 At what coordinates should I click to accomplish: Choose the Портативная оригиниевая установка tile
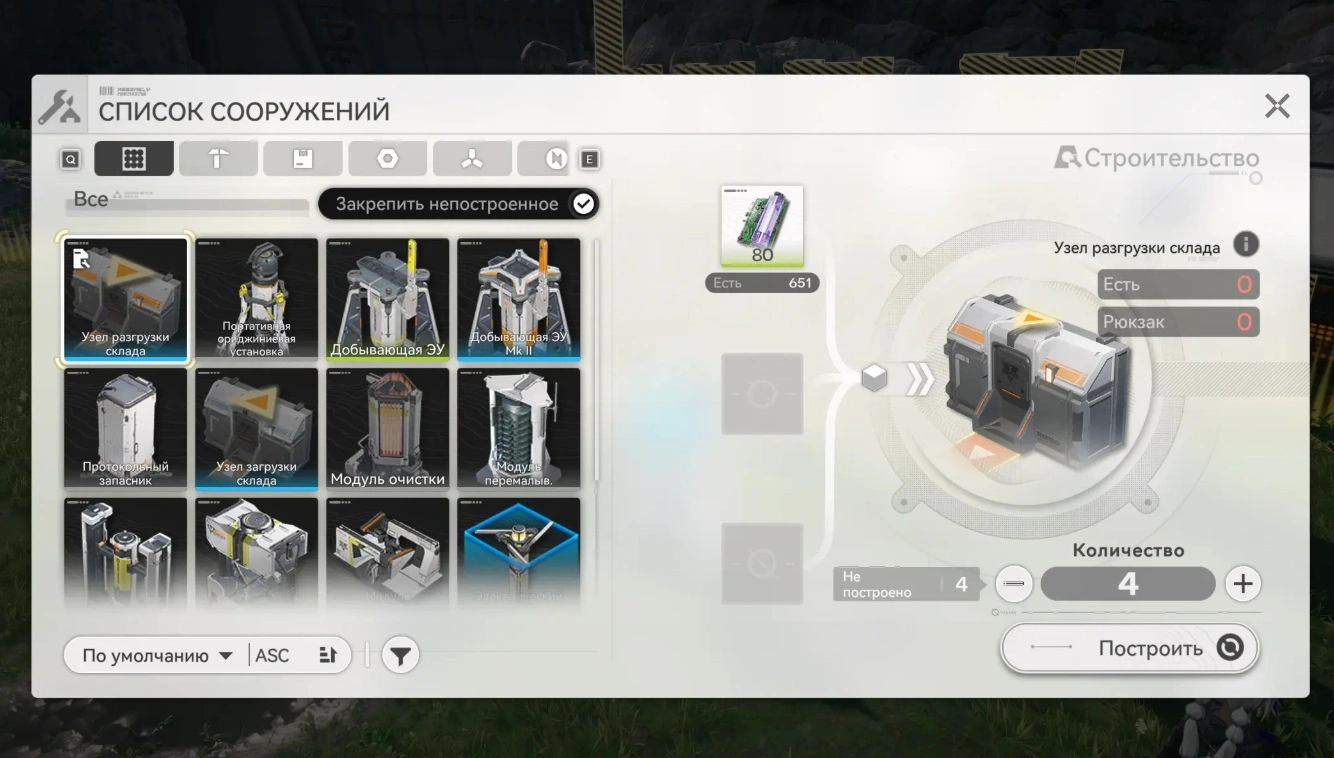tap(256, 298)
